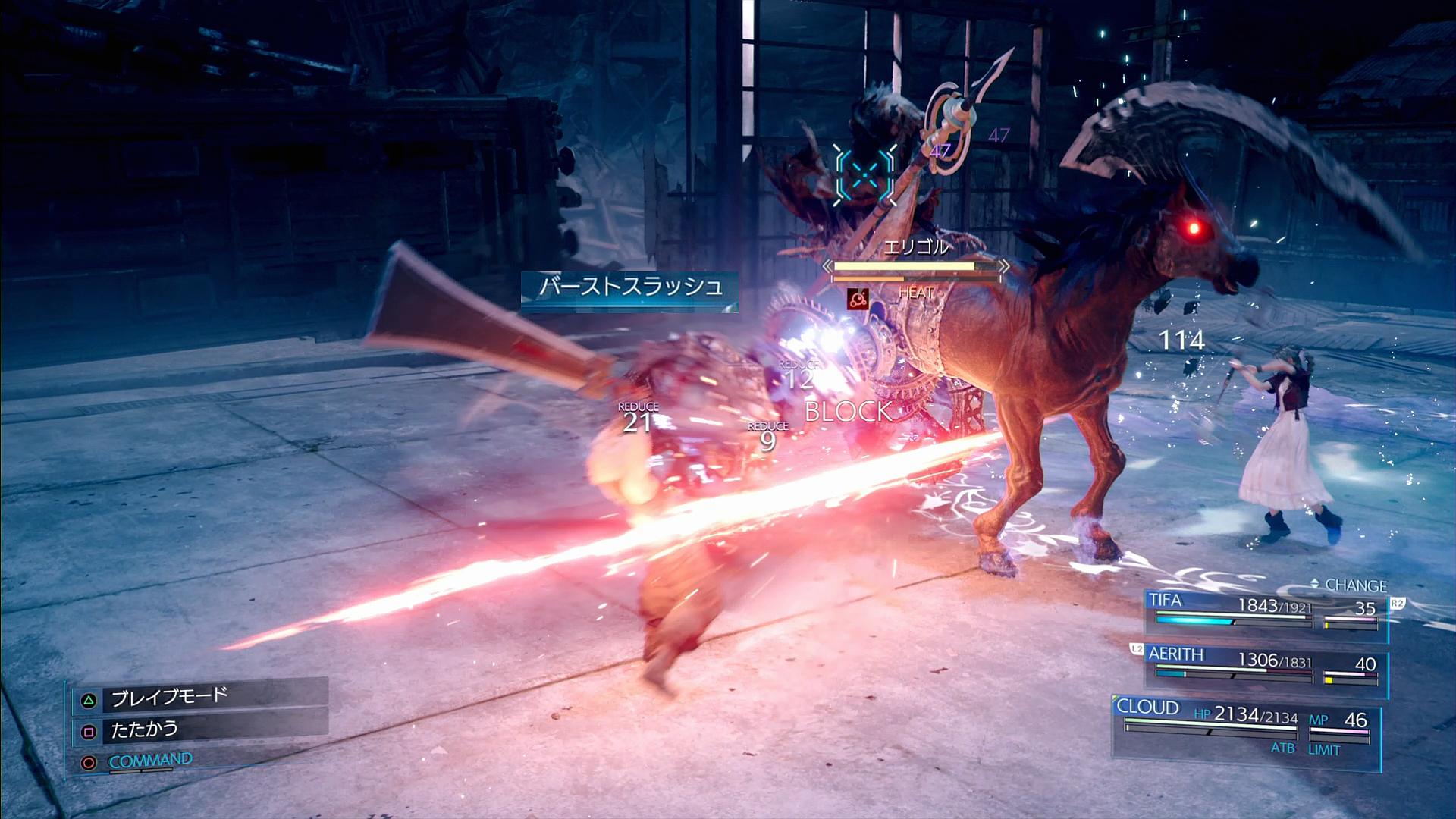Click the cyan lock-on target reticle

[866, 176]
